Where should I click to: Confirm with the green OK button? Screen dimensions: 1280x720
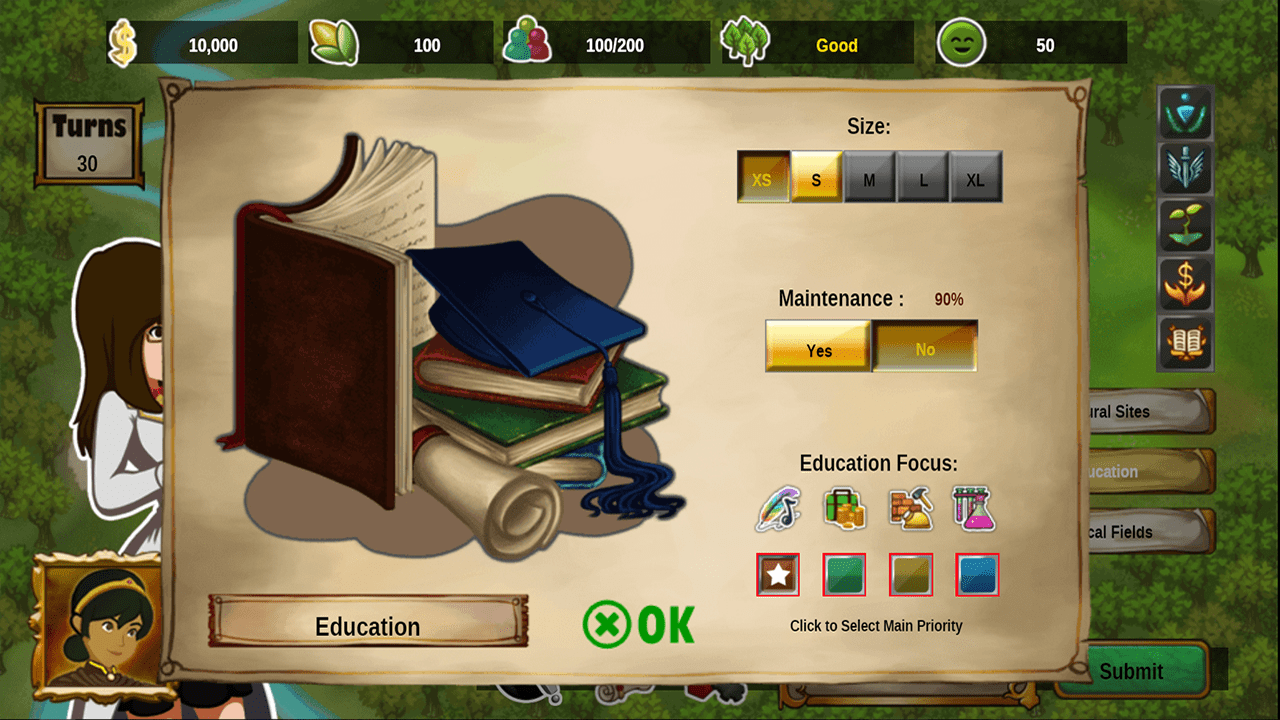click(639, 624)
